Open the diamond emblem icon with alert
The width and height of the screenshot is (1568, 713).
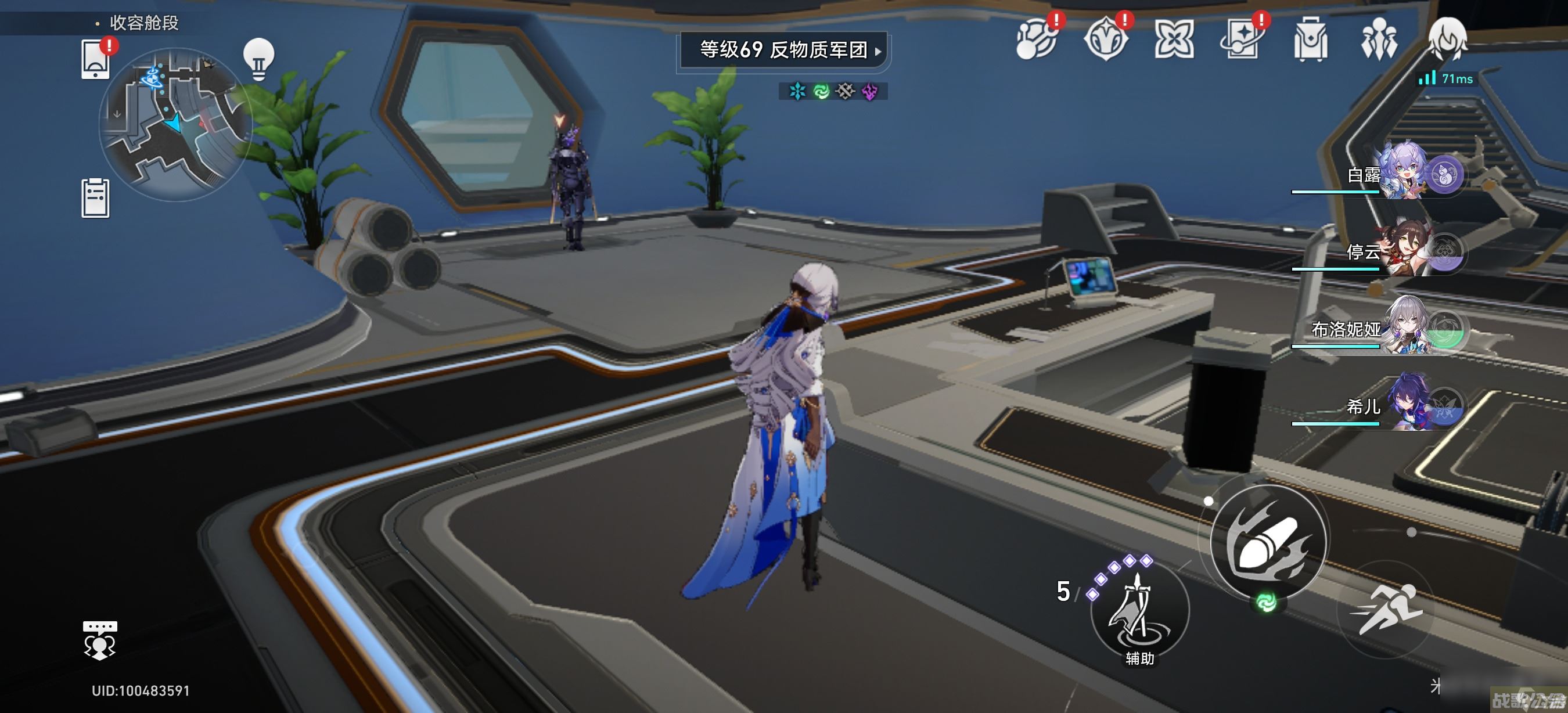tap(1105, 40)
